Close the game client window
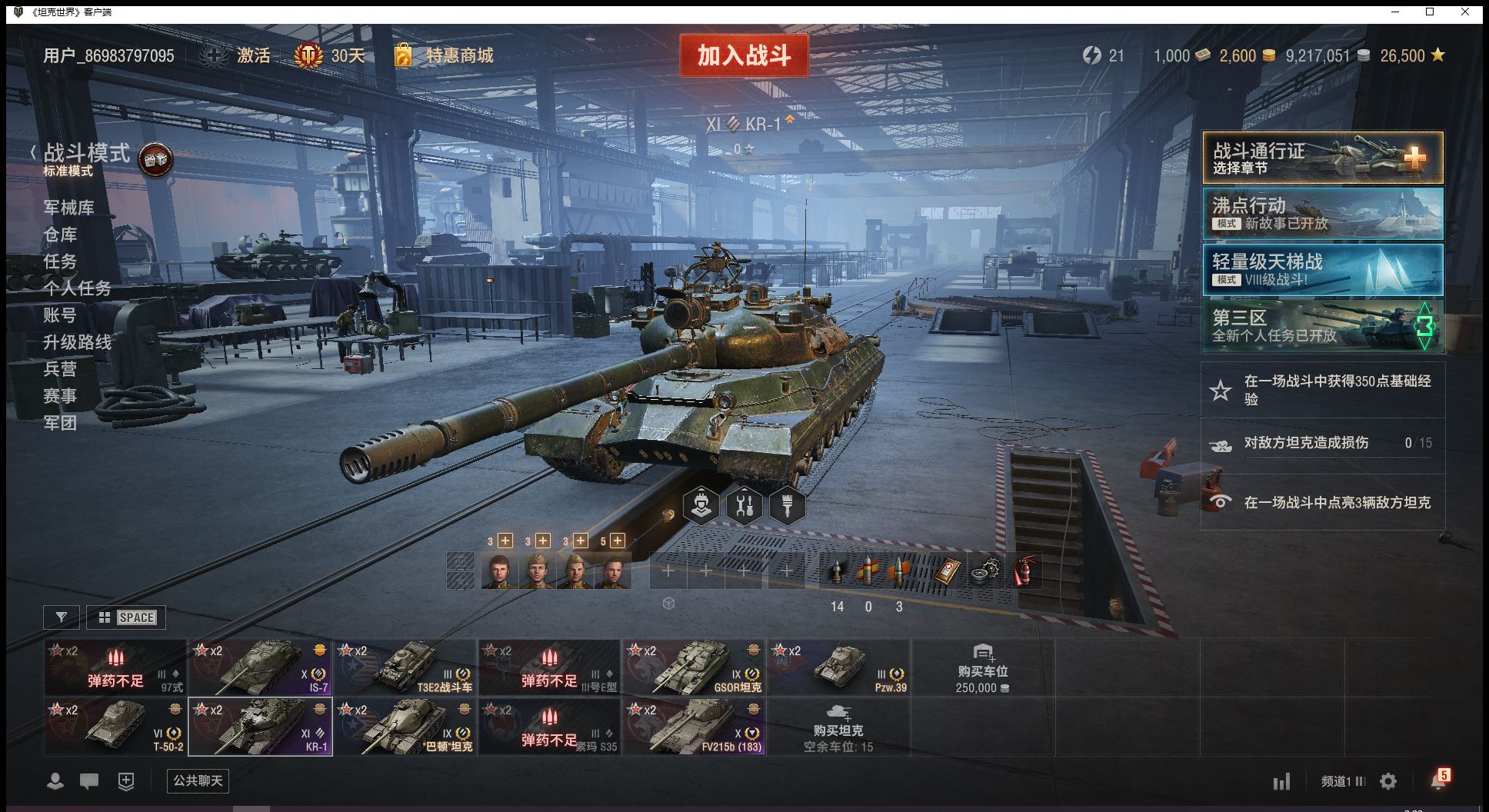Image resolution: width=1489 pixels, height=812 pixels. [x=1465, y=12]
